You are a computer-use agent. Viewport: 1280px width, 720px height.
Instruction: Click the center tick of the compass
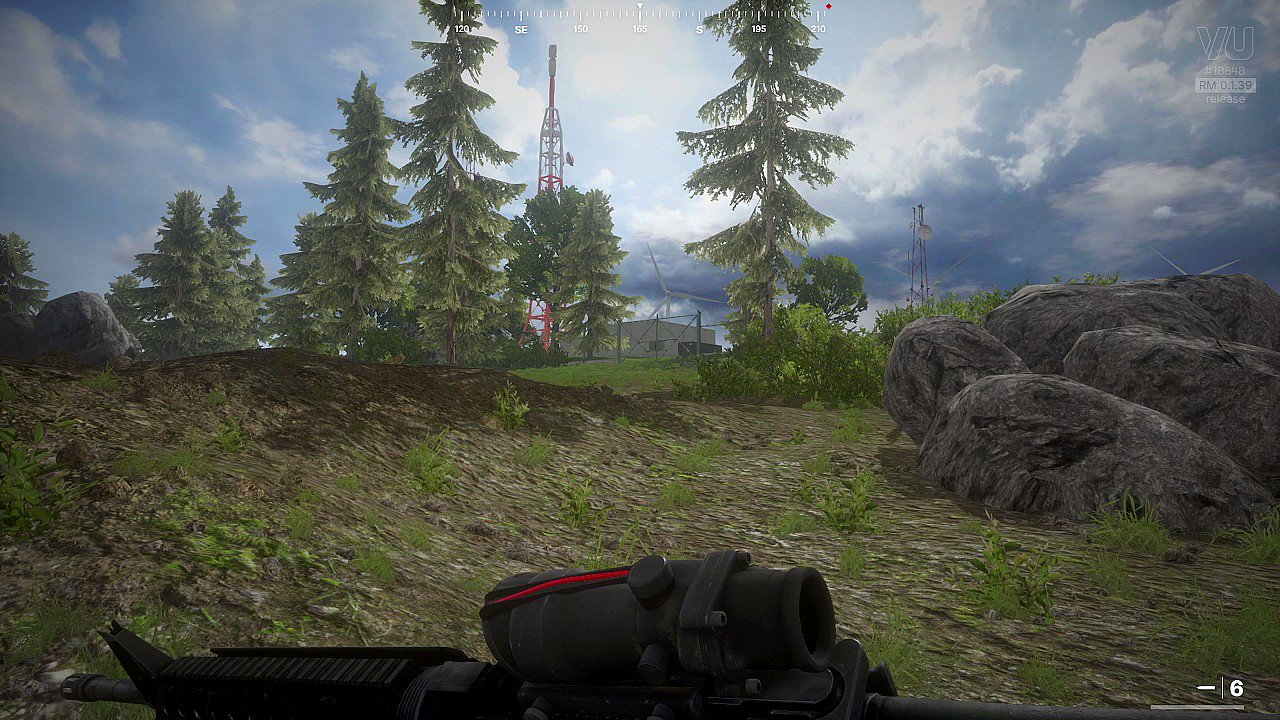coord(640,8)
